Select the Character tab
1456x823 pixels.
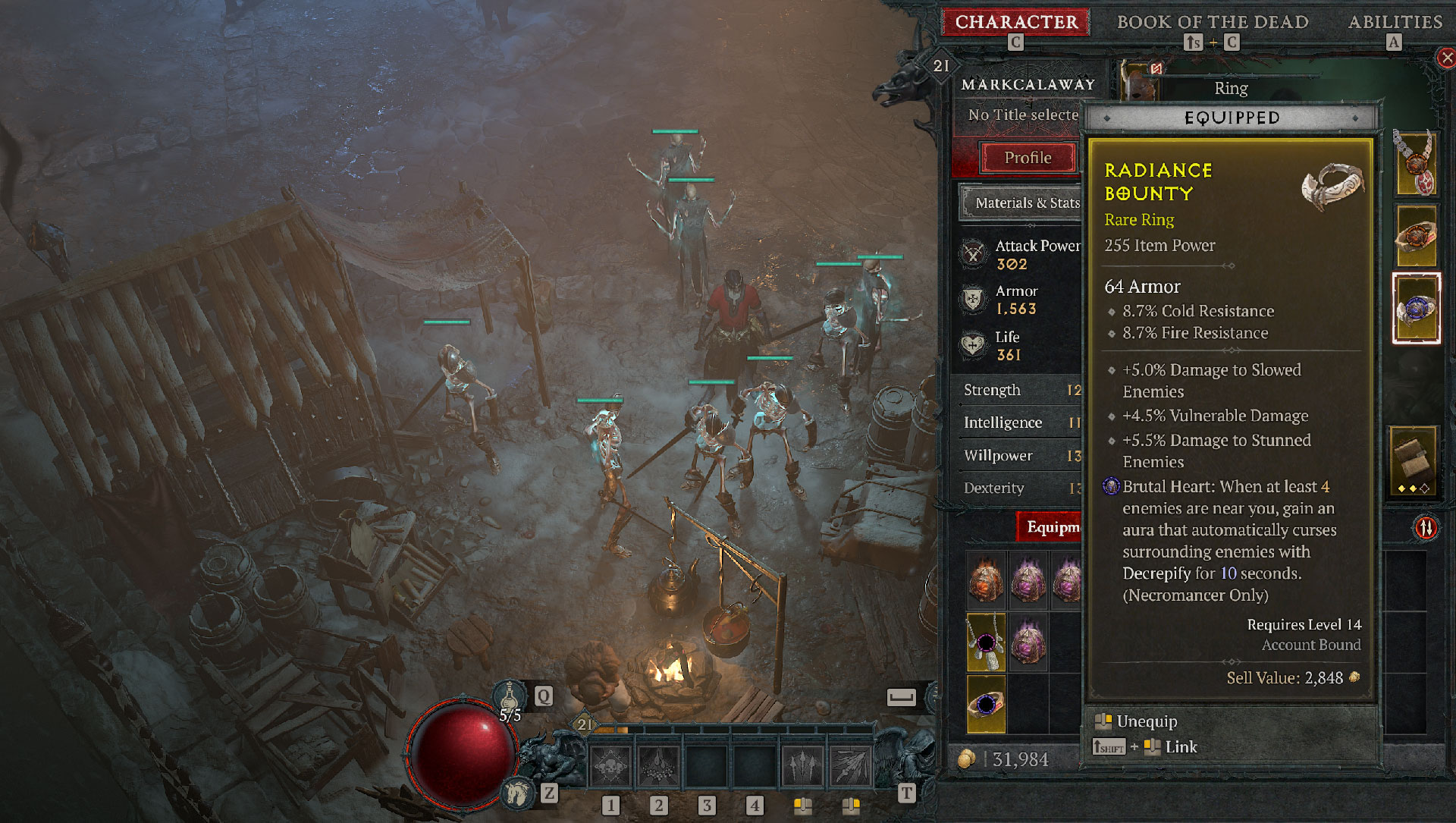click(1015, 22)
